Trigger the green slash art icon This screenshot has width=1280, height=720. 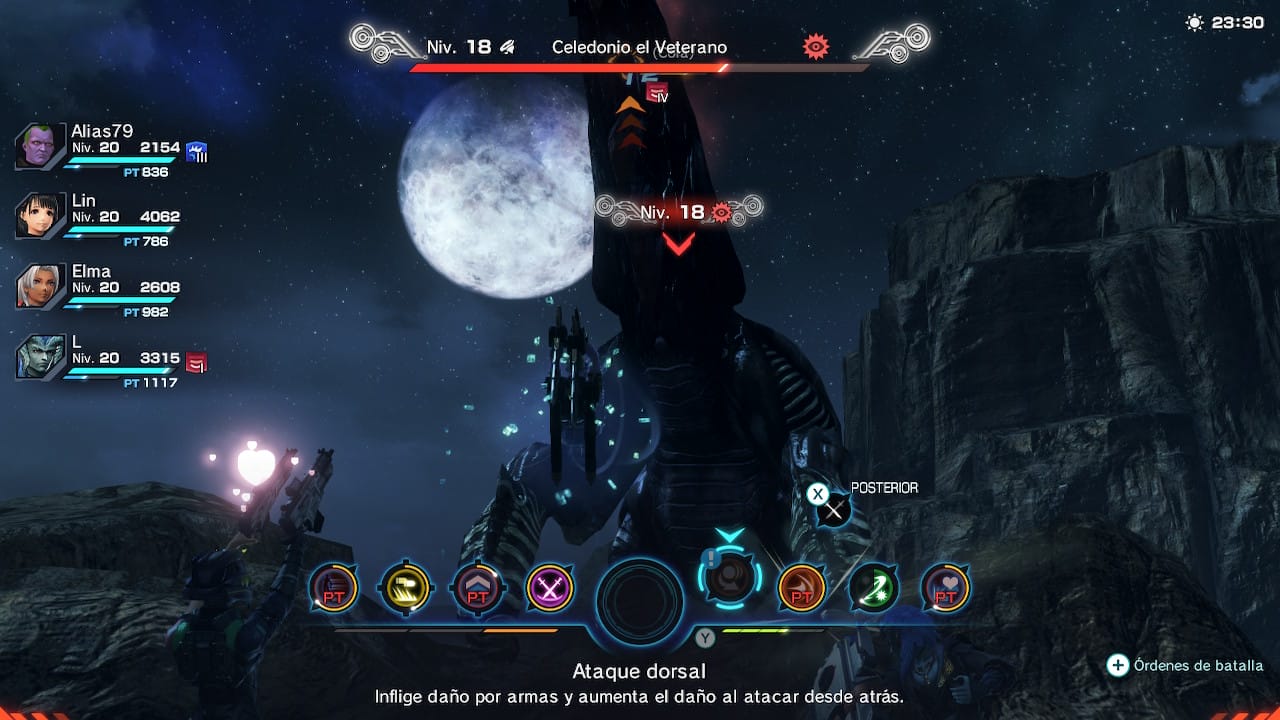point(873,588)
